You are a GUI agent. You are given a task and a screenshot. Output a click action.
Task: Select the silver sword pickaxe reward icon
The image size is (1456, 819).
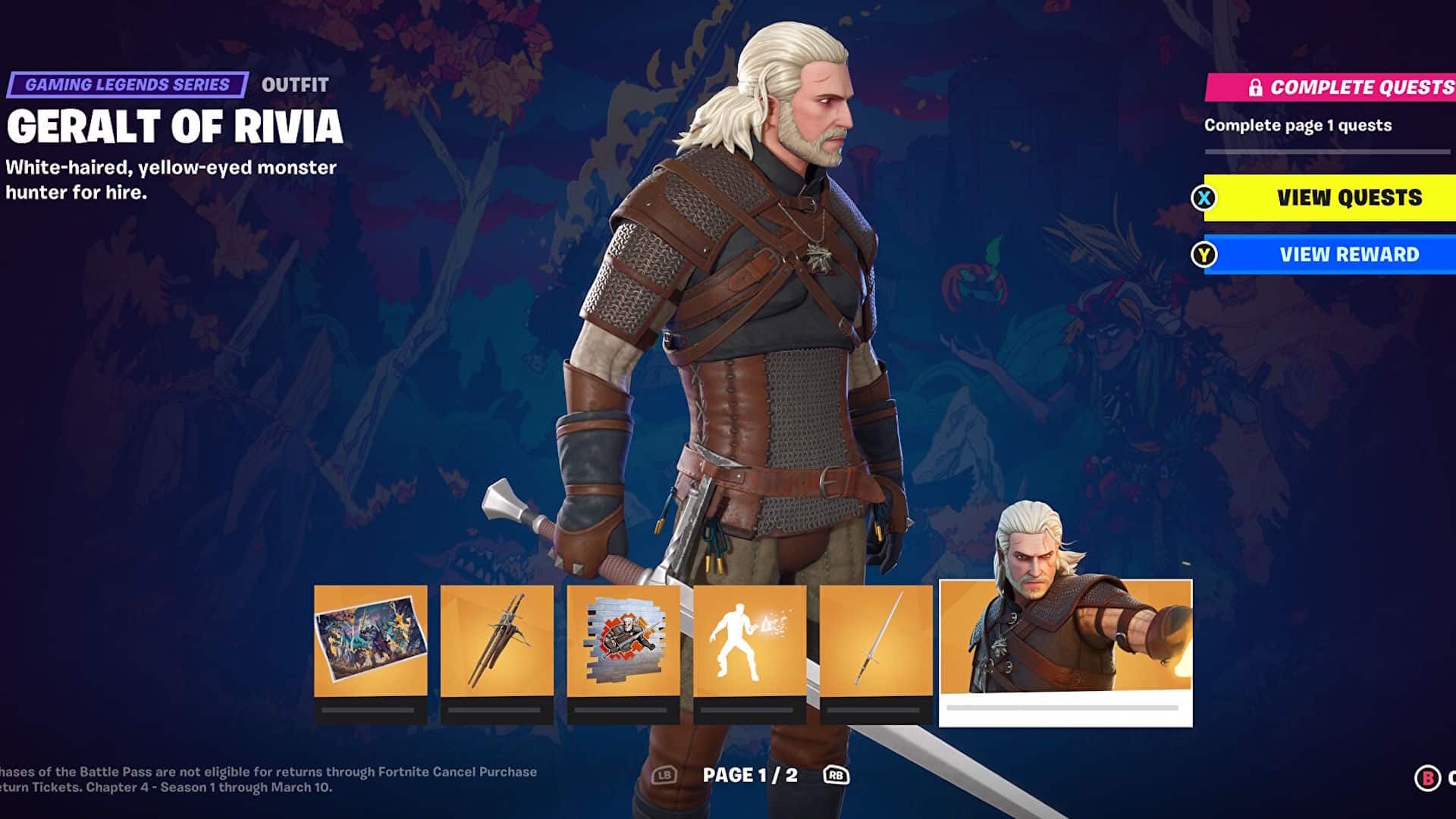876,639
